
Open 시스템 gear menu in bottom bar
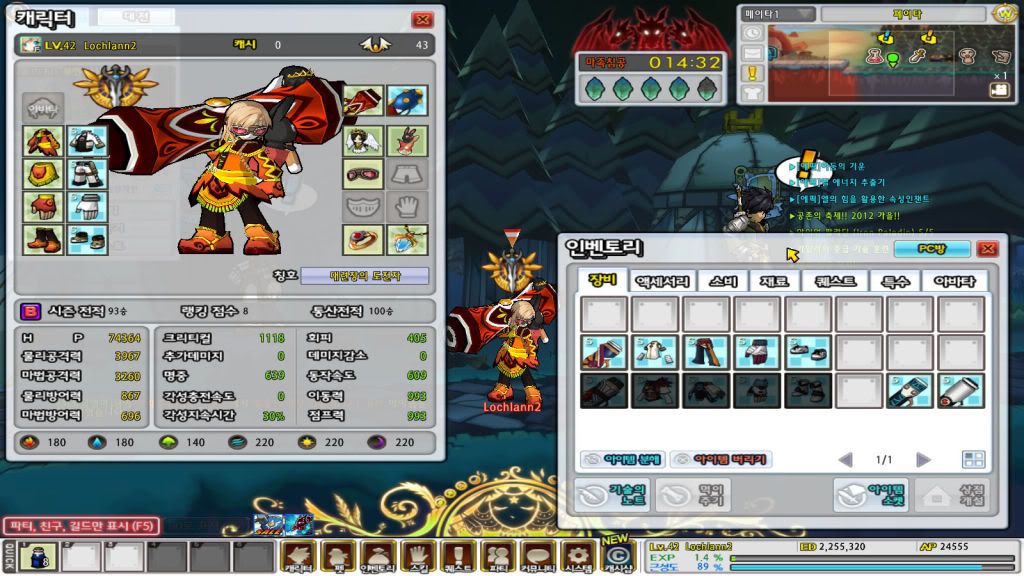575,557
